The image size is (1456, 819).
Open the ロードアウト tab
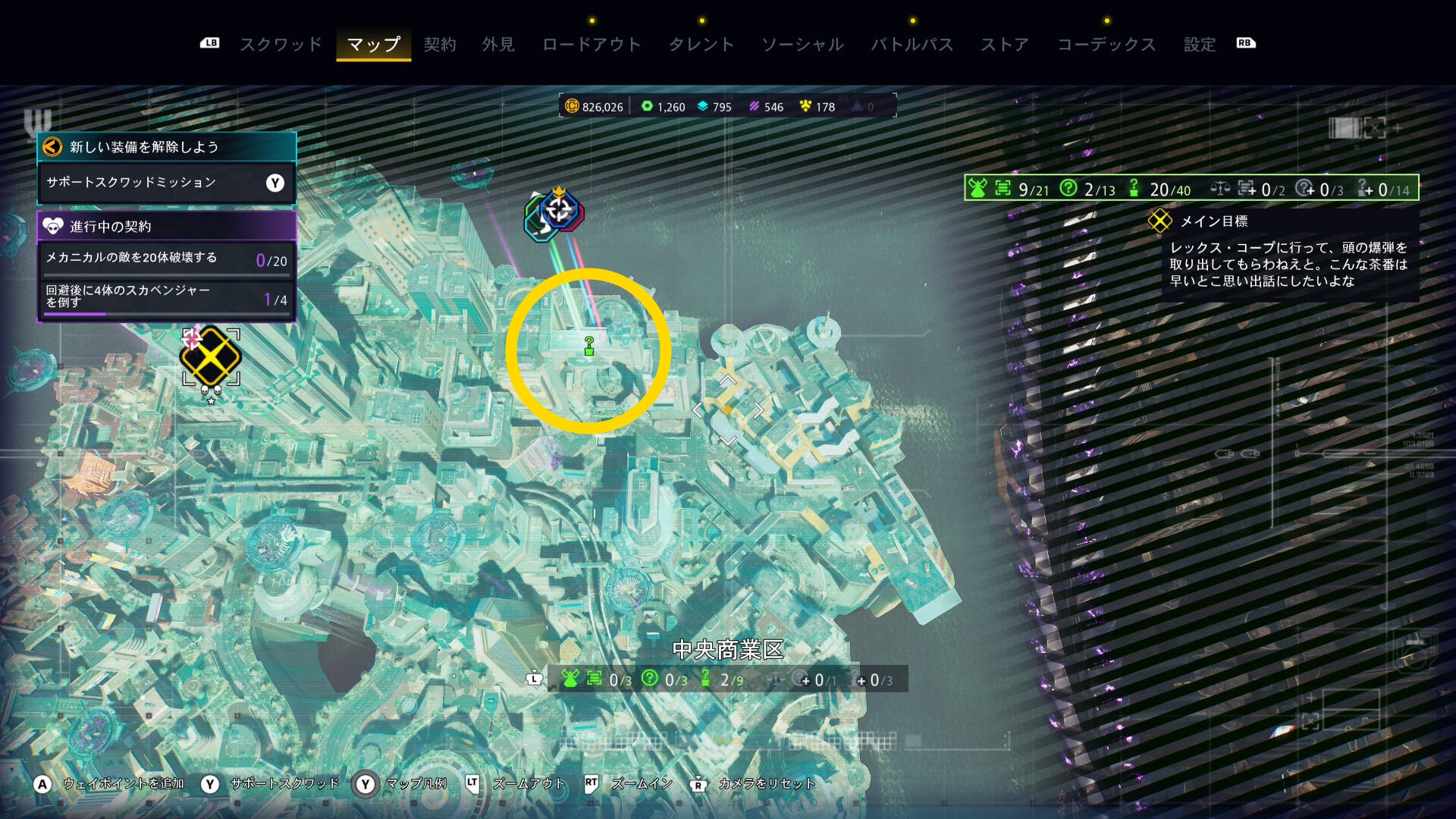click(591, 45)
